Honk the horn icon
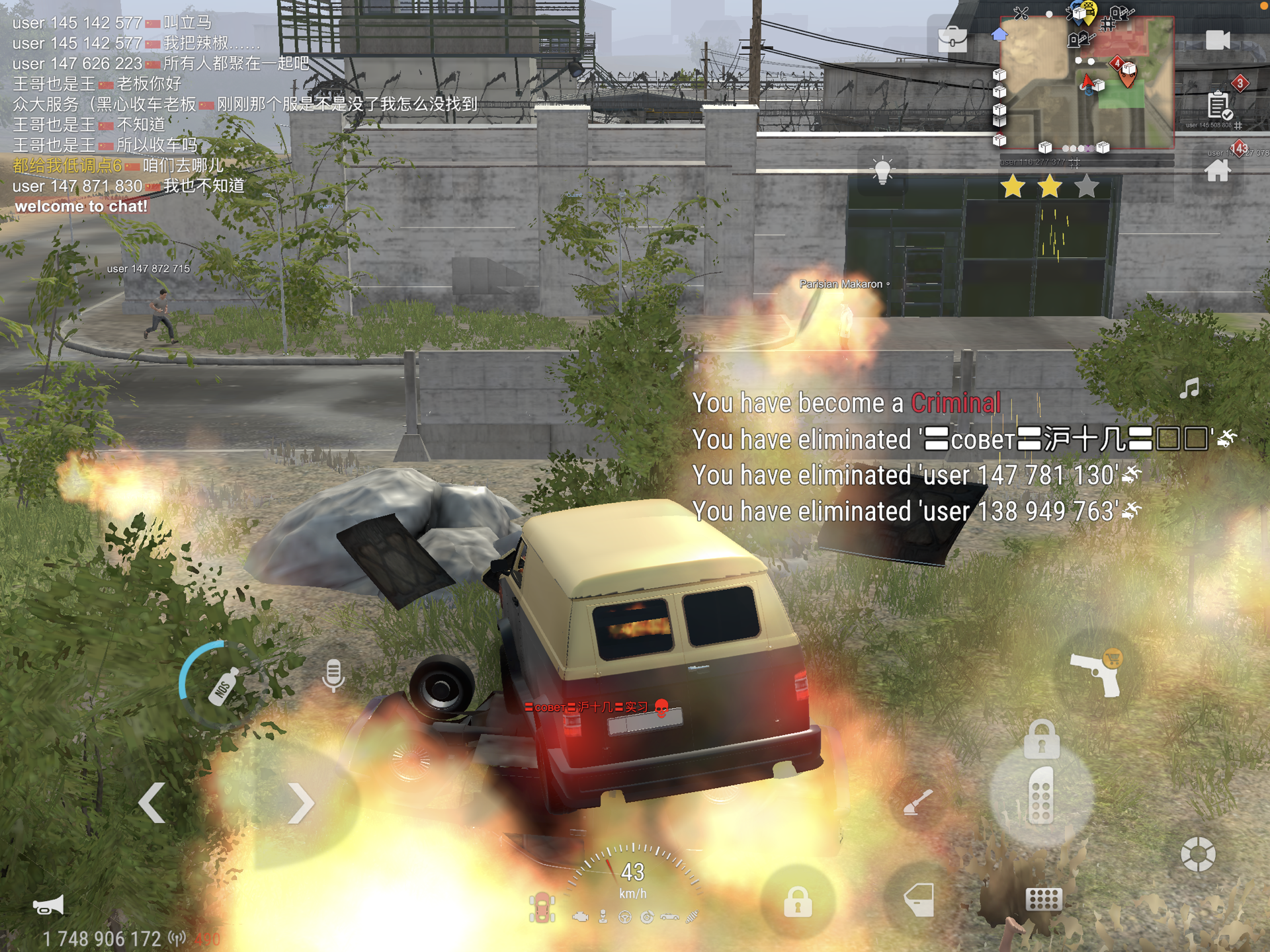Viewport: 1270px width, 952px height. (48, 905)
